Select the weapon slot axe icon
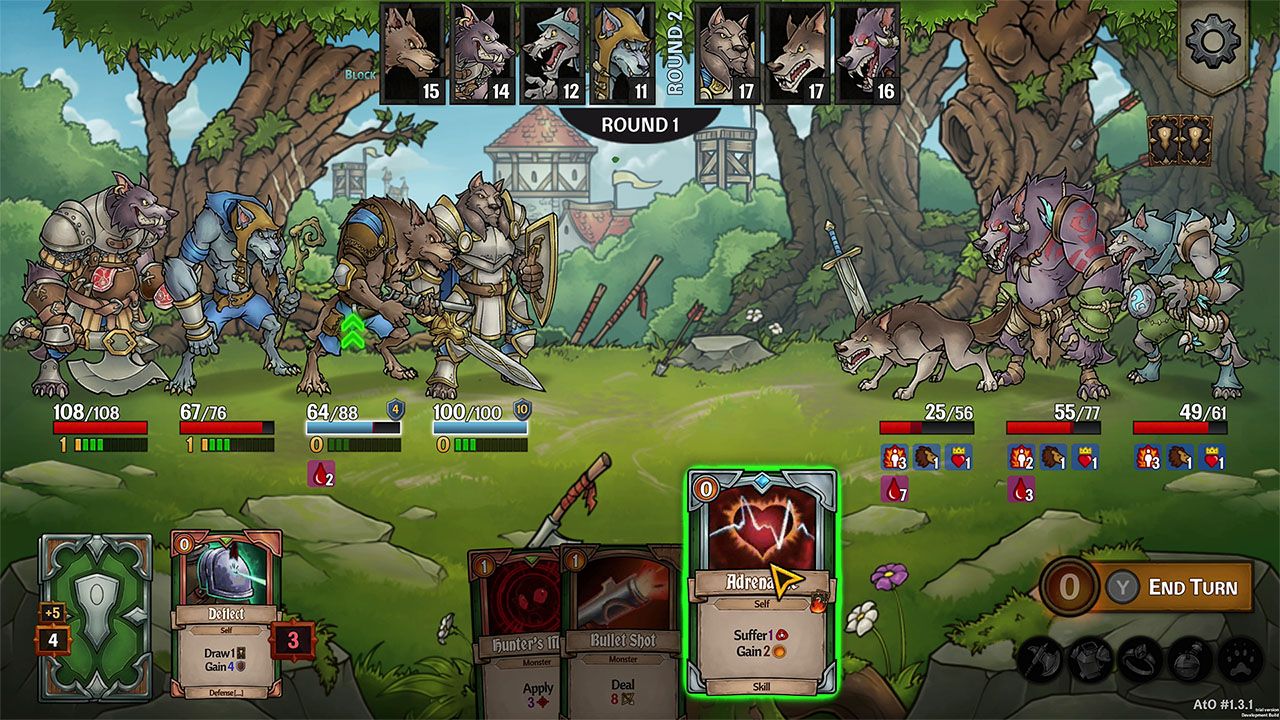The width and height of the screenshot is (1280, 720). [x=1040, y=659]
